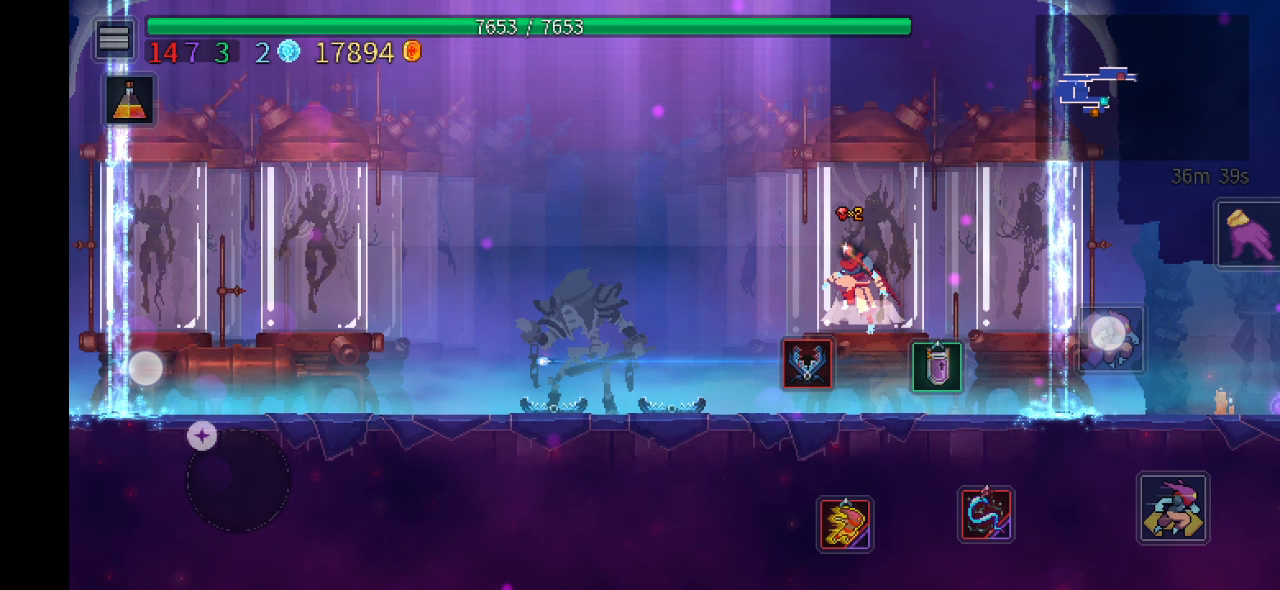Screen dimensions: 1280x590
Task: Attack with the blue whip weapon
Action: [986, 515]
